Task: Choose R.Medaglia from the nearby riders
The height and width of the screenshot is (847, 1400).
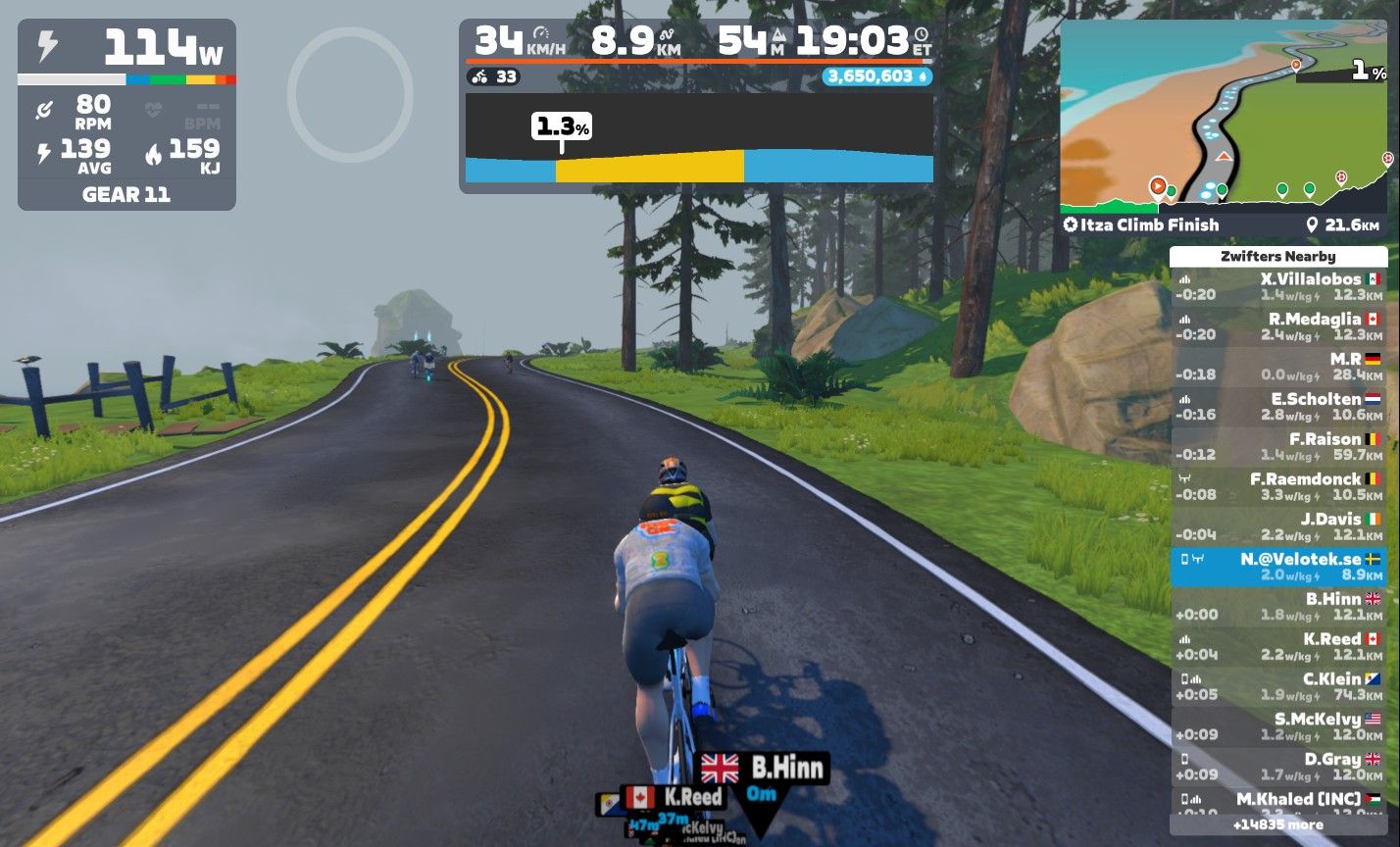Action: click(x=1278, y=326)
